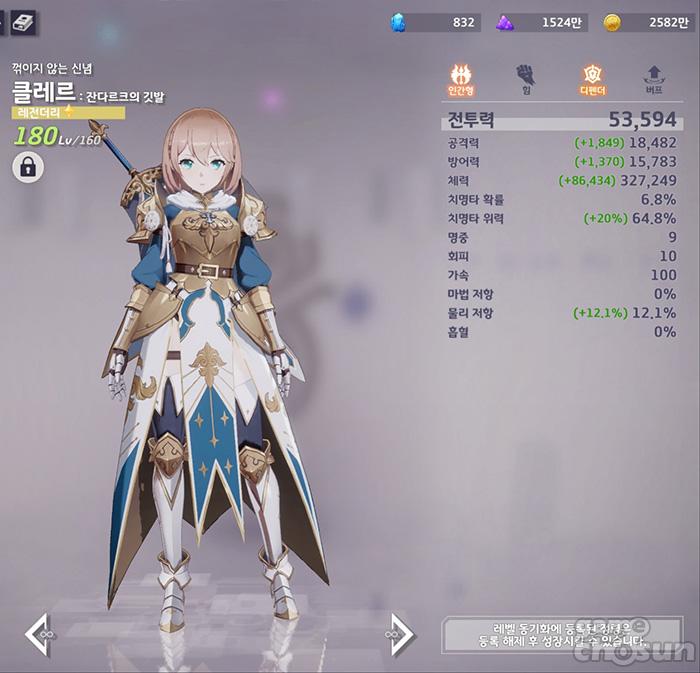
Task: Click the gold coin currency icon
Action: pyautogui.click(x=612, y=22)
